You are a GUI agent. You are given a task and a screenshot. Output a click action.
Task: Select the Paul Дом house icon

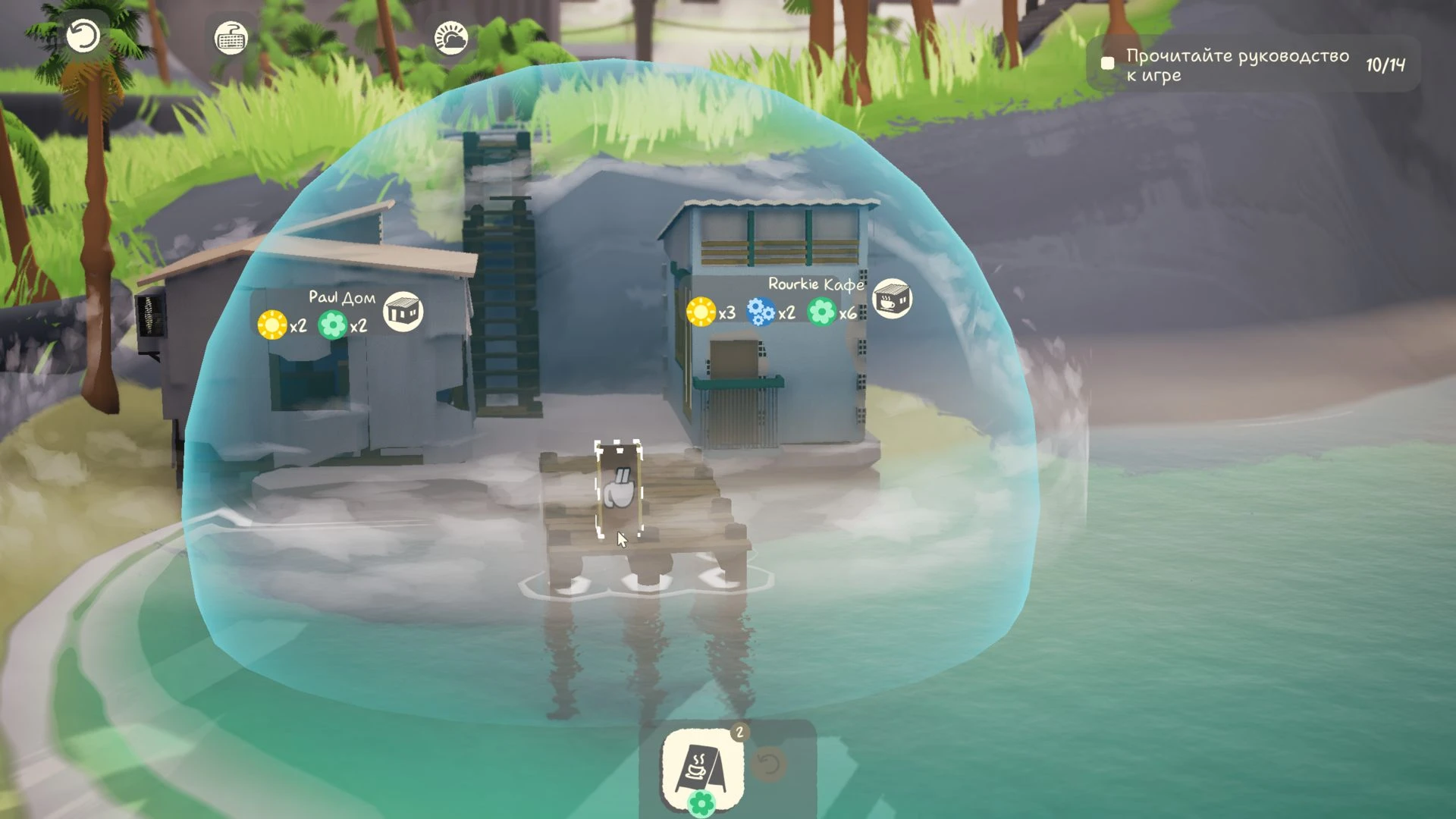point(403,312)
